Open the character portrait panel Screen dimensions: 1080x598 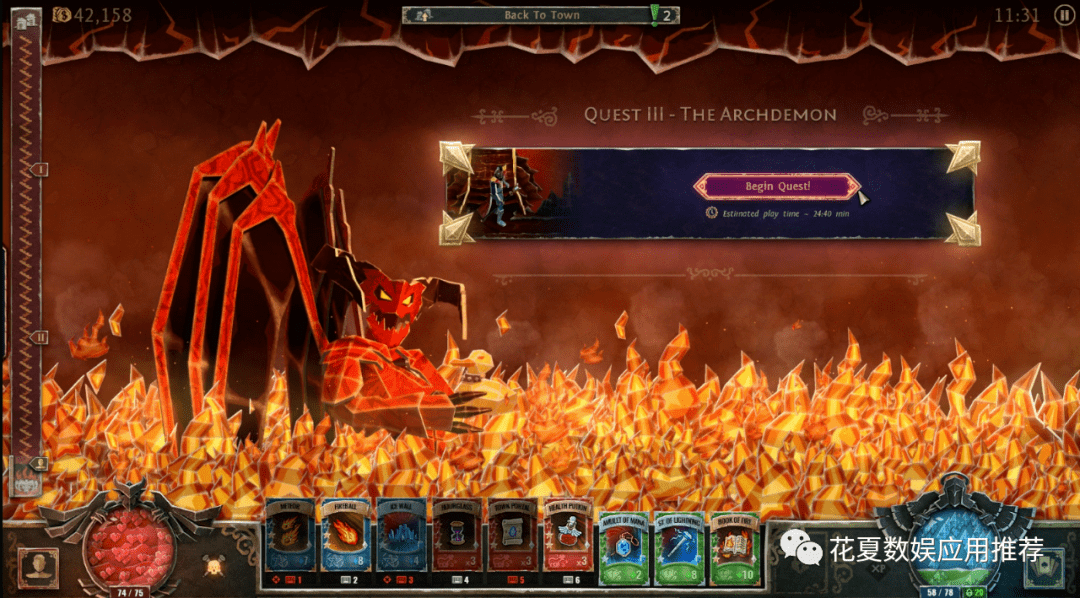(x=39, y=568)
